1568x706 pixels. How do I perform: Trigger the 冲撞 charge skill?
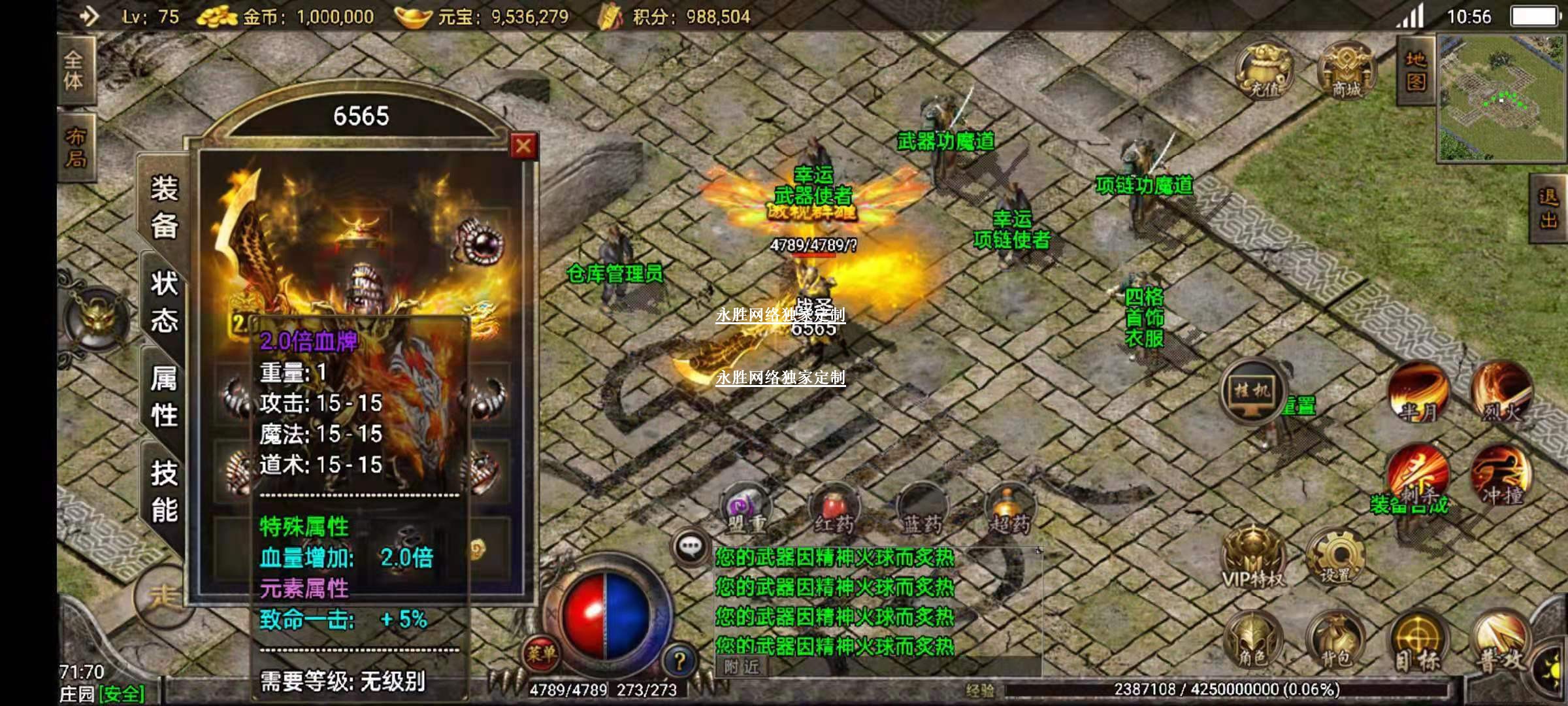[x=1500, y=476]
